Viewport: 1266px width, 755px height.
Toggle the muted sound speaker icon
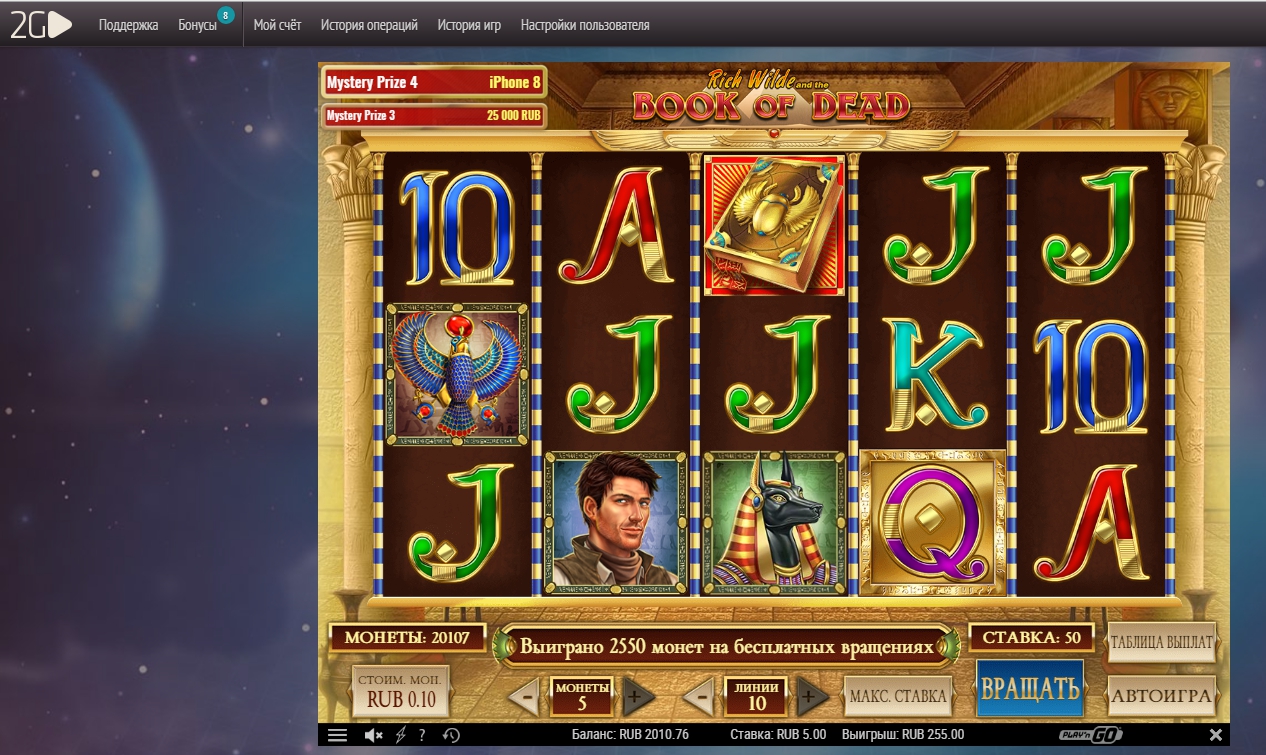tap(374, 735)
